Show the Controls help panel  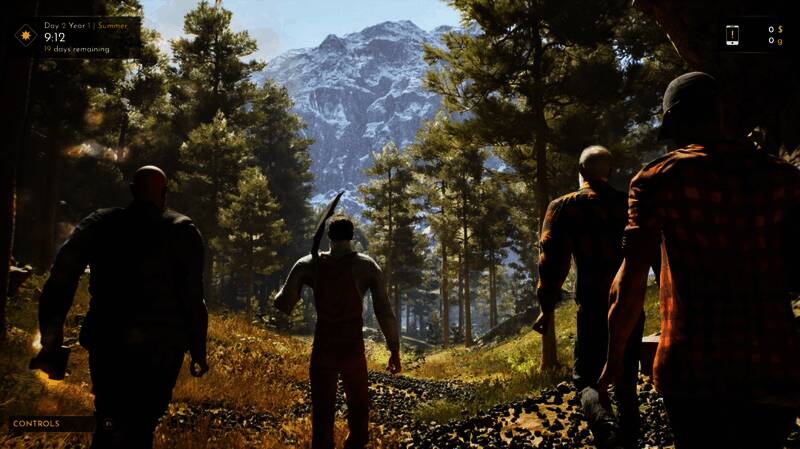36,424
